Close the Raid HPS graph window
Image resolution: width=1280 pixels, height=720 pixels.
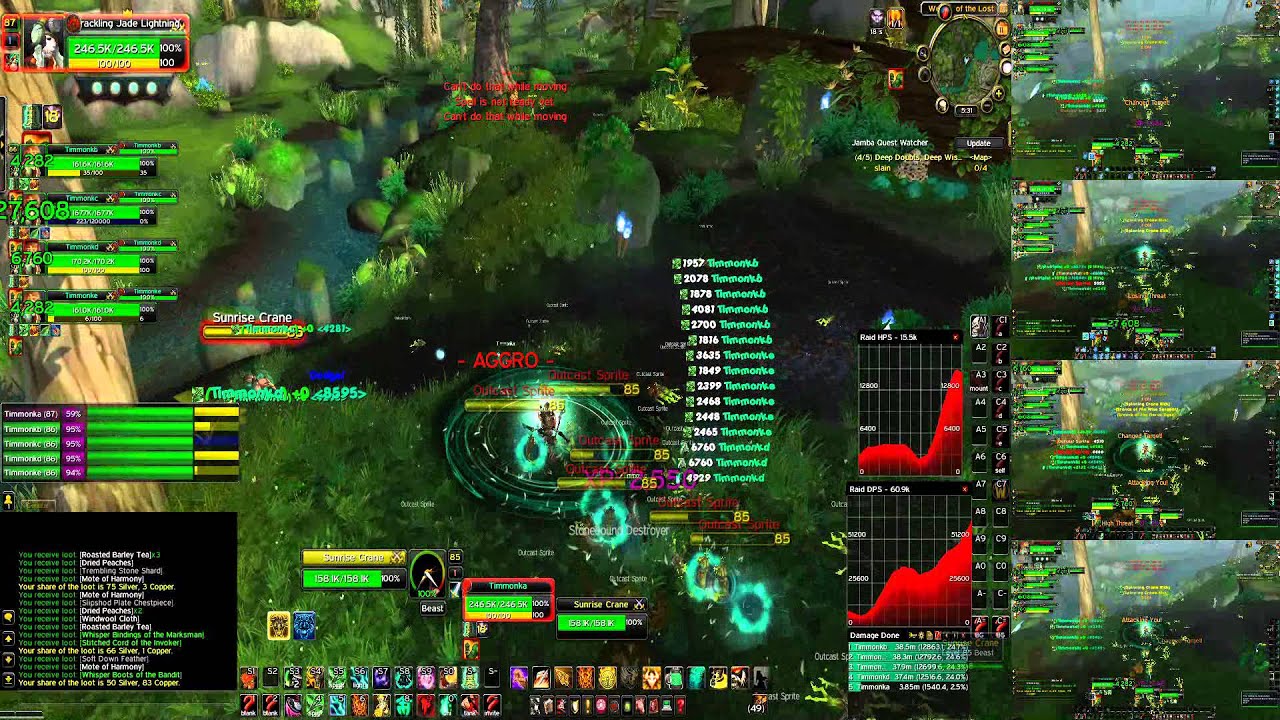[x=955, y=338]
